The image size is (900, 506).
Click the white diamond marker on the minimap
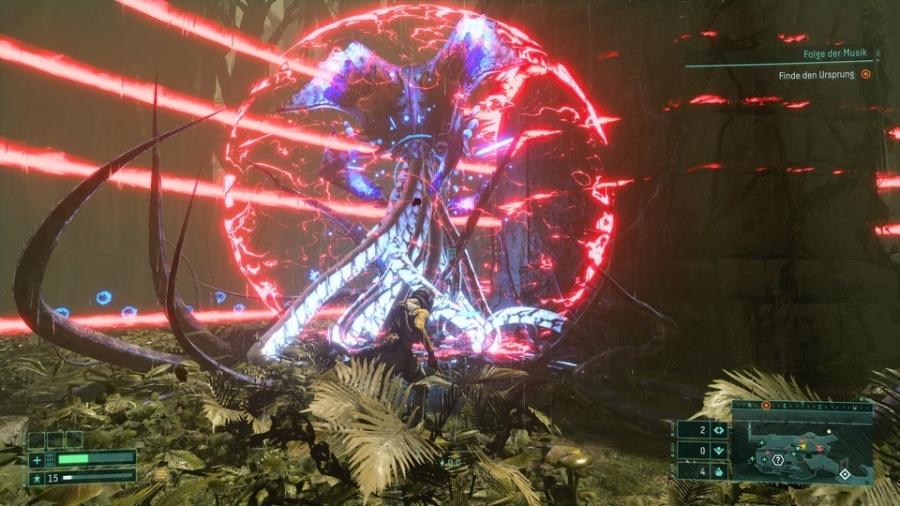[845, 474]
